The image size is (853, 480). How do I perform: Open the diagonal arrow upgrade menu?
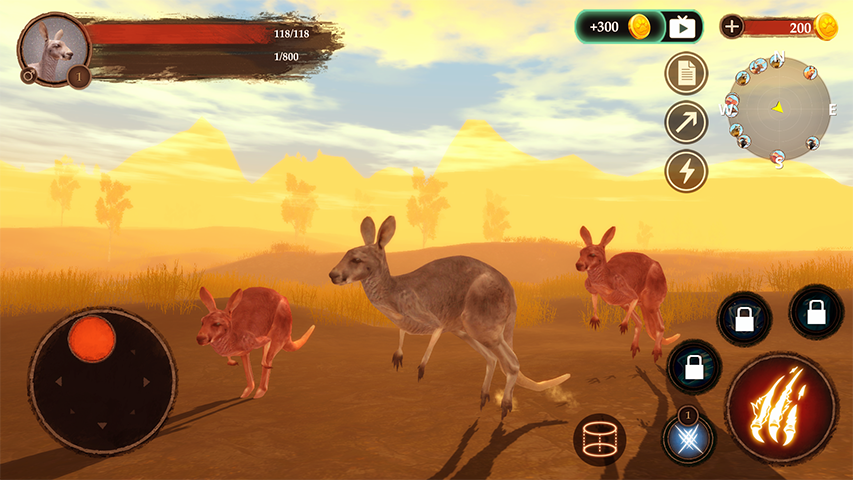coord(686,122)
